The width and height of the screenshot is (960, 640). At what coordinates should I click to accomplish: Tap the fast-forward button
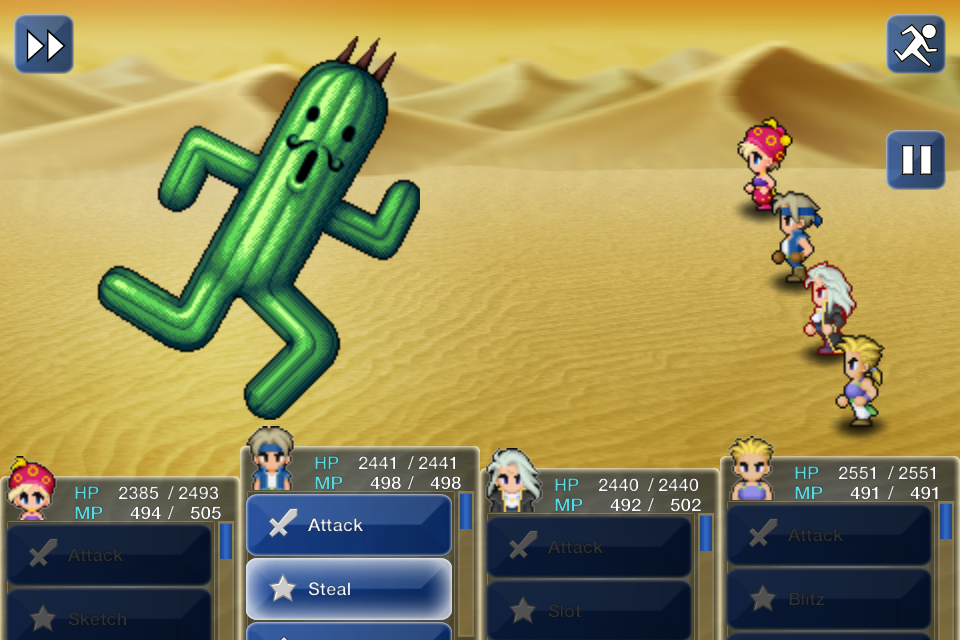[x=44, y=45]
